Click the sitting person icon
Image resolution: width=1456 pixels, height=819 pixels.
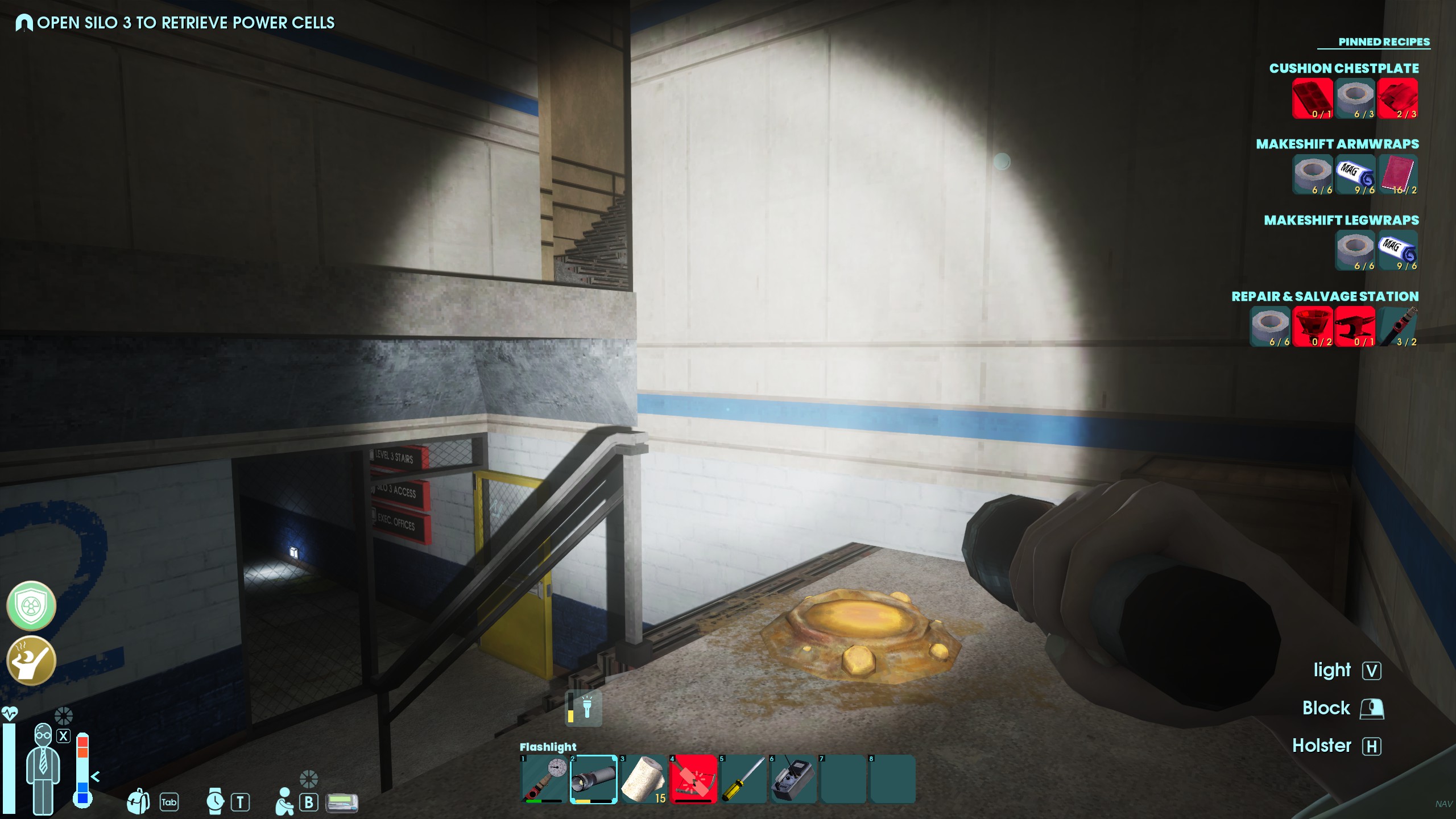(x=284, y=801)
